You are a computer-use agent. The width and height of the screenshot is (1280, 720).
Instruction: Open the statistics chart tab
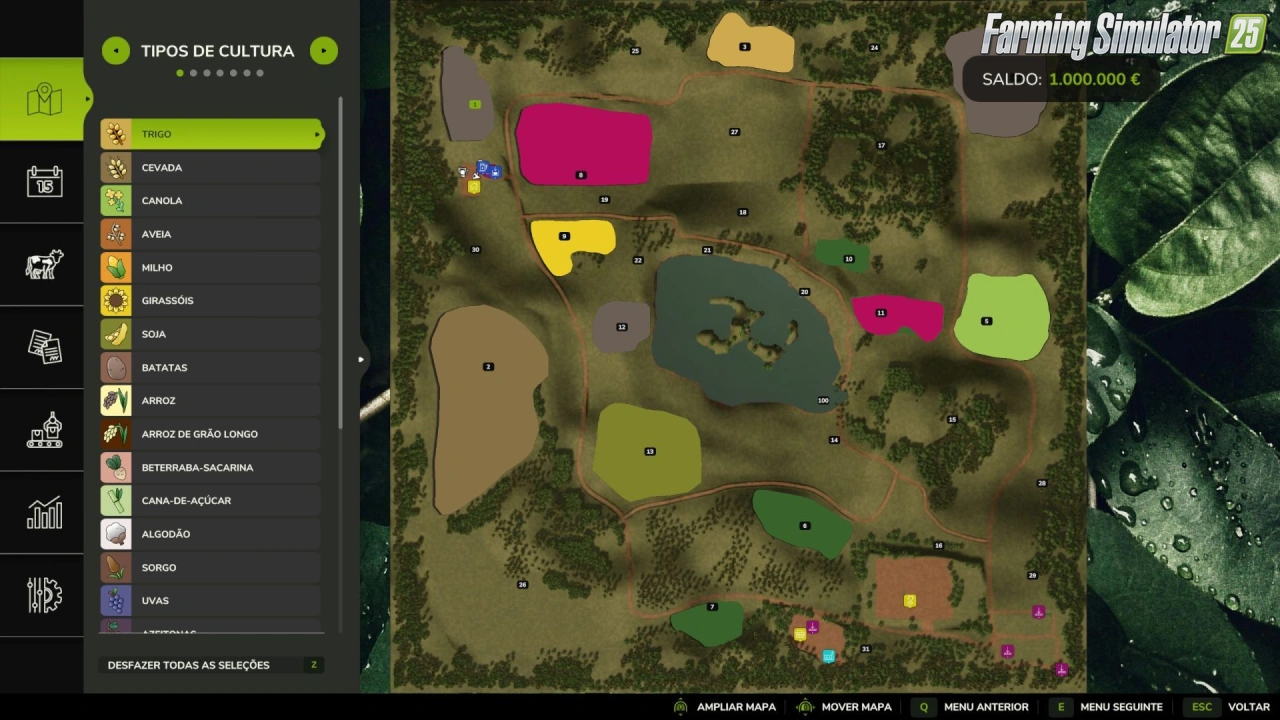[44, 513]
